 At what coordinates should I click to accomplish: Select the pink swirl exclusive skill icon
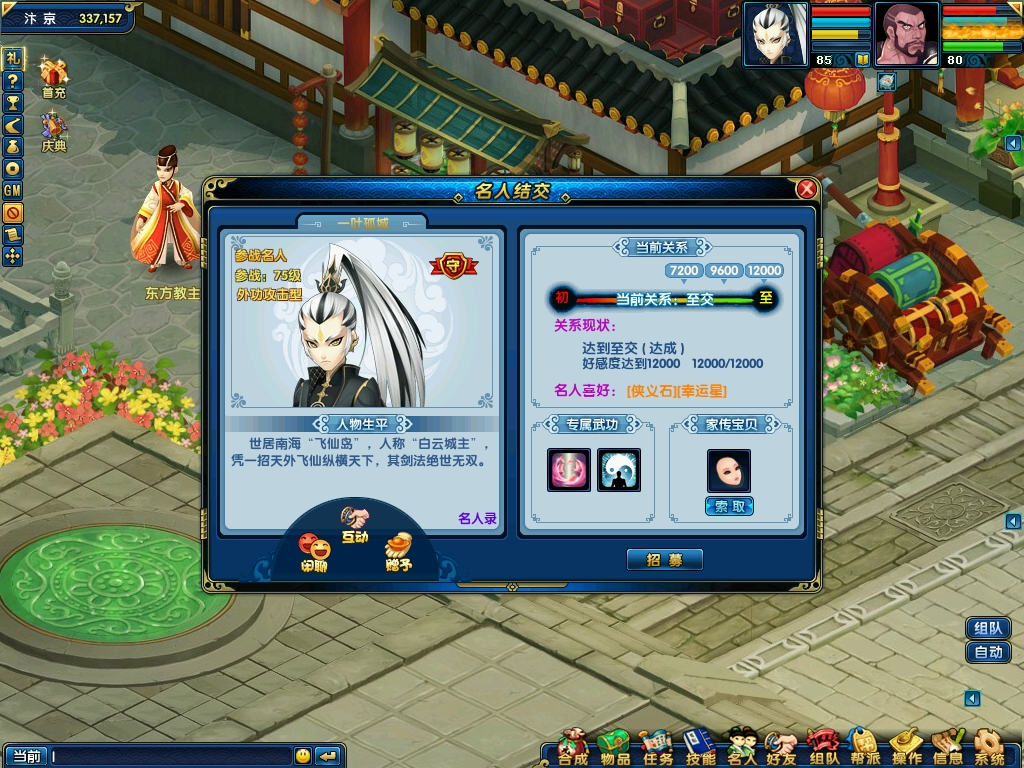(569, 470)
